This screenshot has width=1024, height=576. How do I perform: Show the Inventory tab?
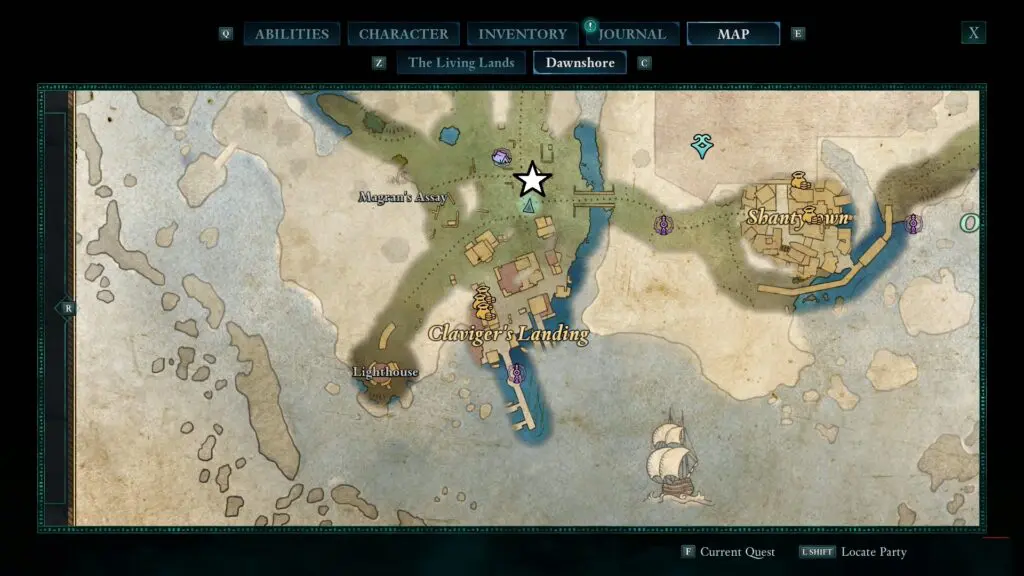[x=523, y=34]
